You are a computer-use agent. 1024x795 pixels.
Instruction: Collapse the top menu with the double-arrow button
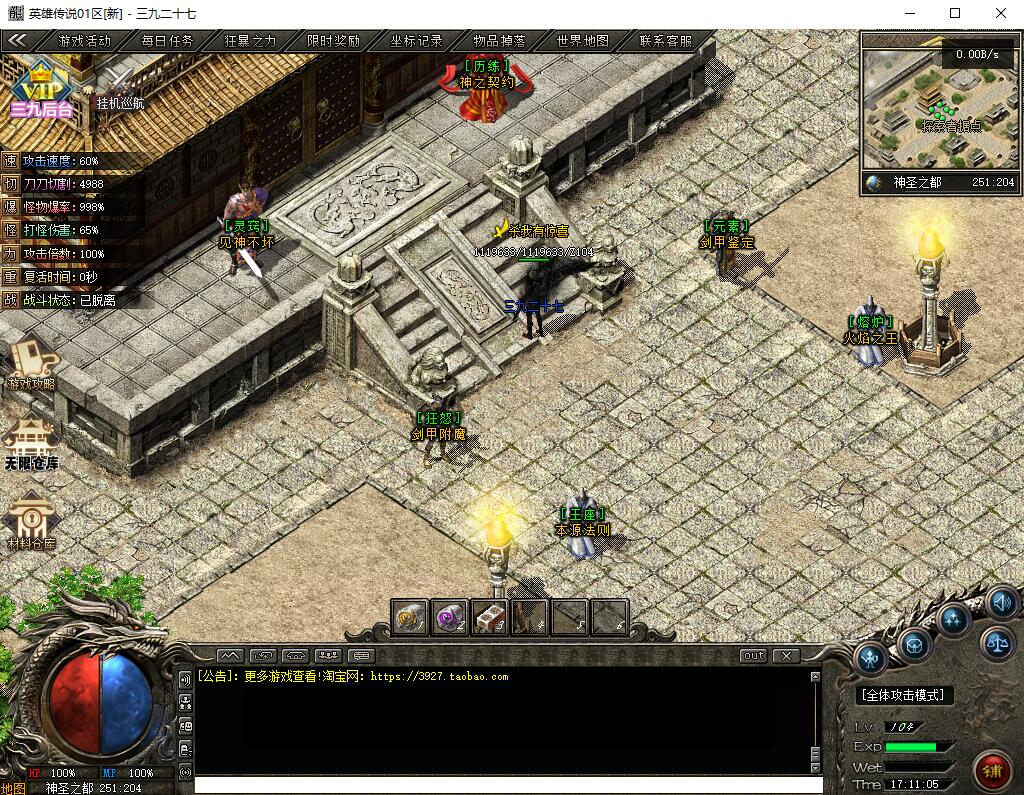point(17,41)
